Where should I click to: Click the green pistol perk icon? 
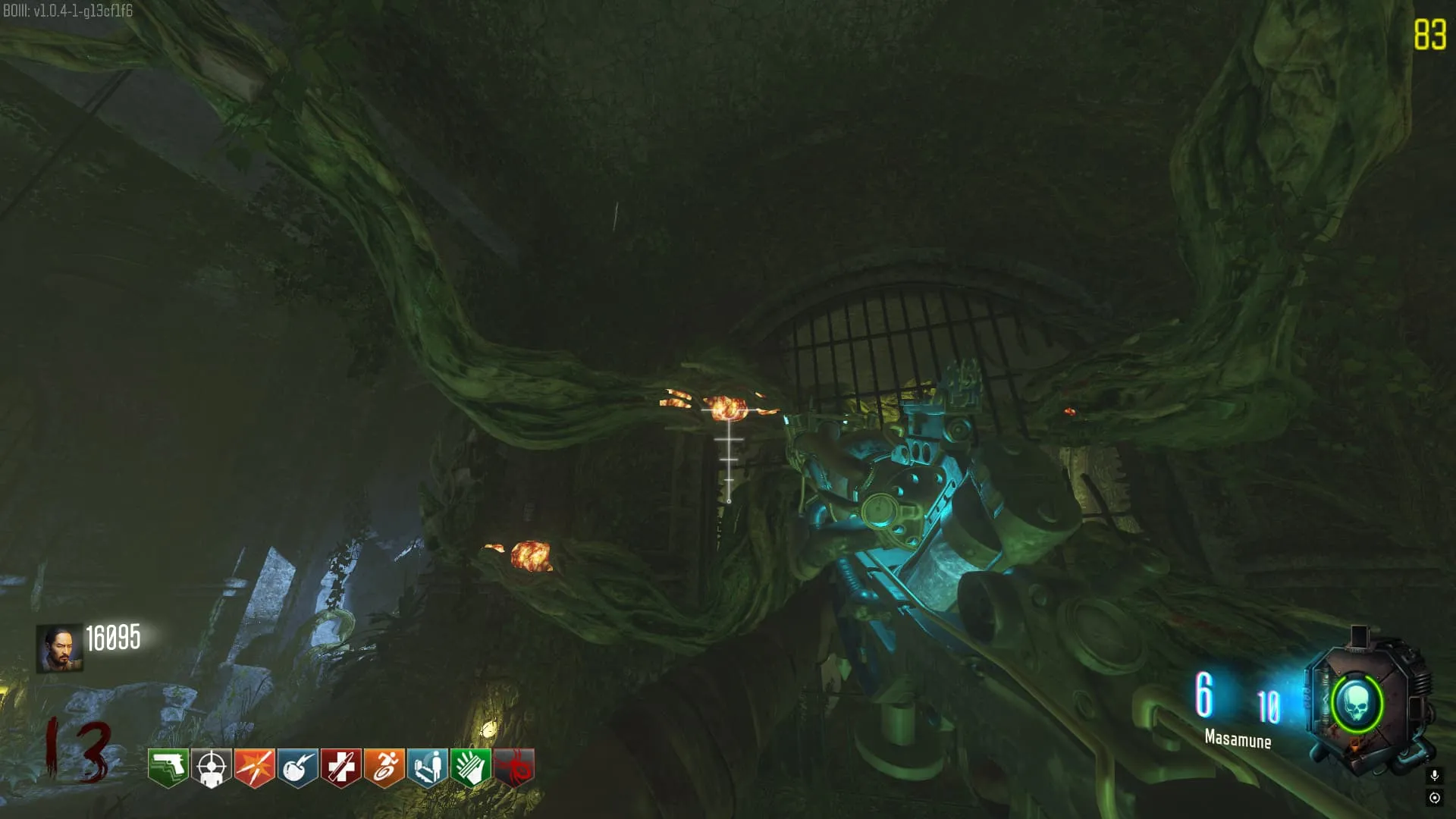[168, 767]
